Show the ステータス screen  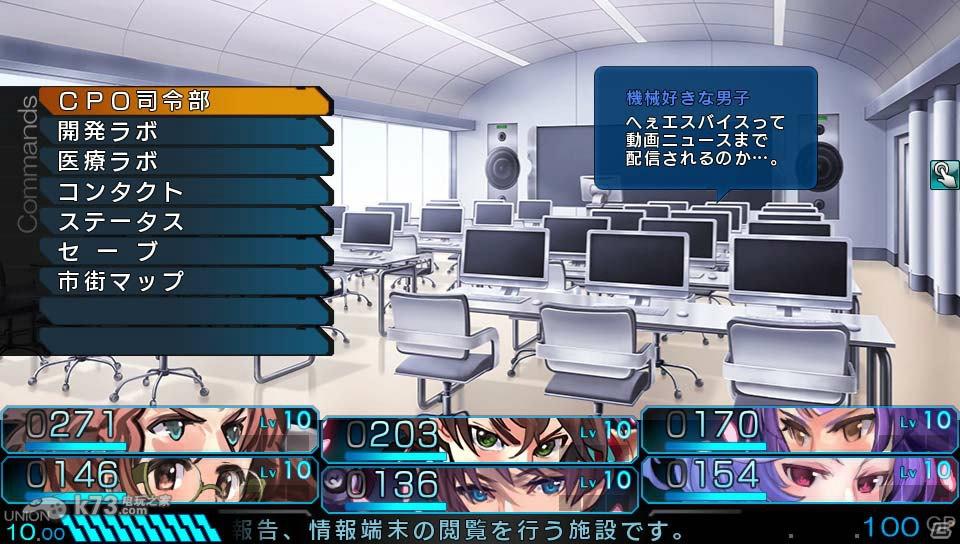pyautogui.click(x=185, y=221)
